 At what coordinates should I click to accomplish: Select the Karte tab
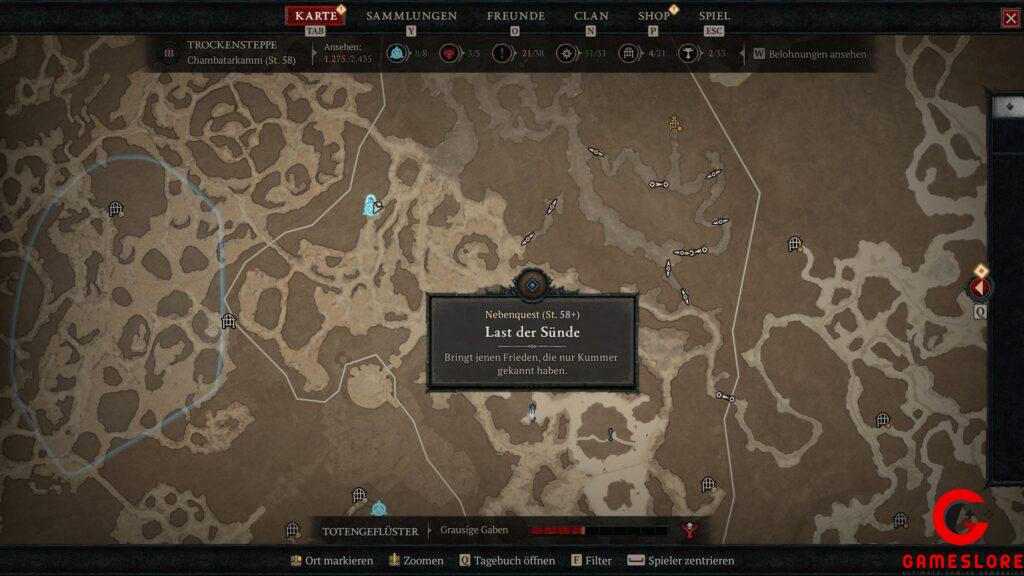(x=316, y=16)
